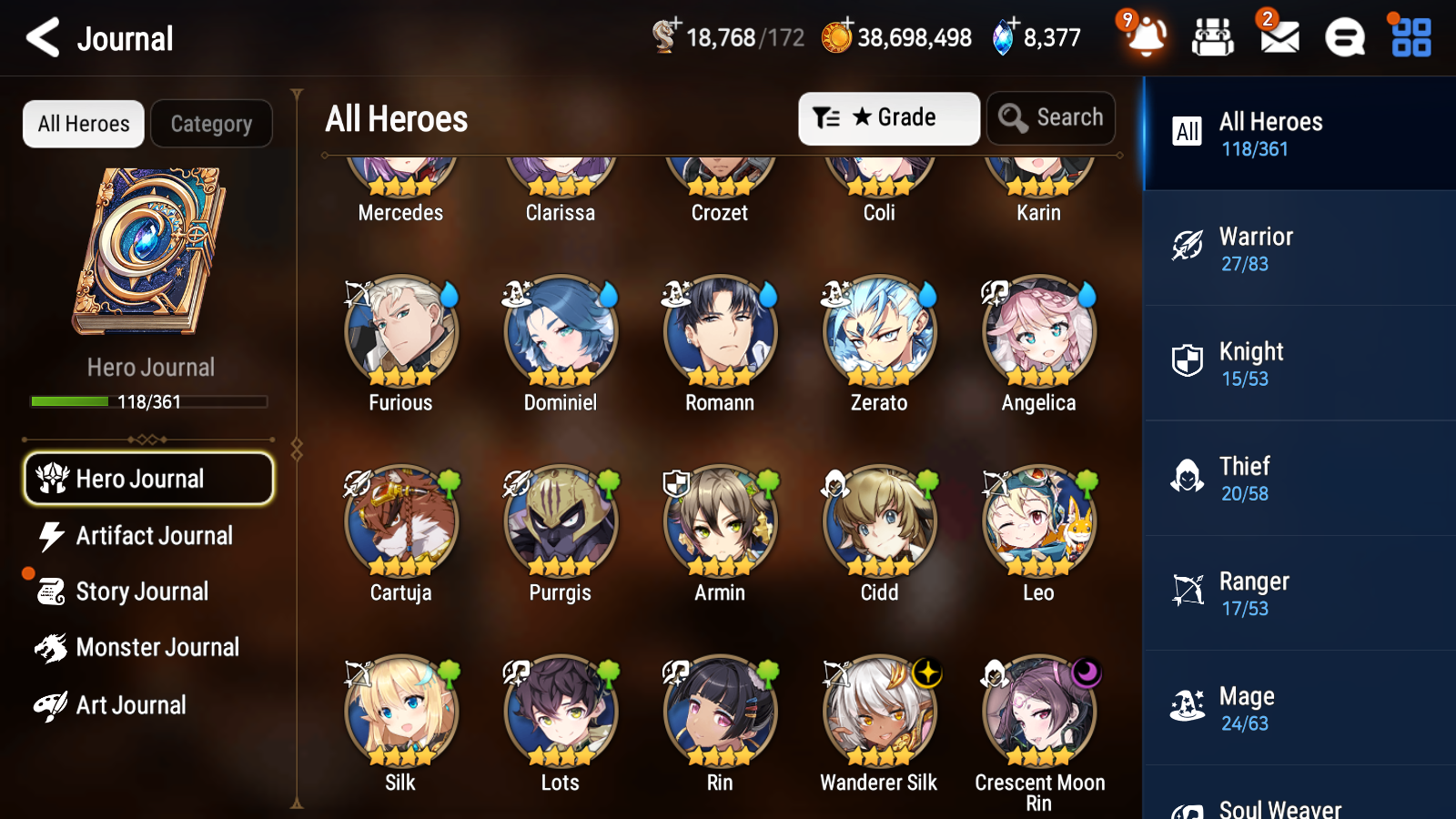This screenshot has height=819, width=1456.
Task: Click the Hero Journal progress bar
Action: click(149, 401)
